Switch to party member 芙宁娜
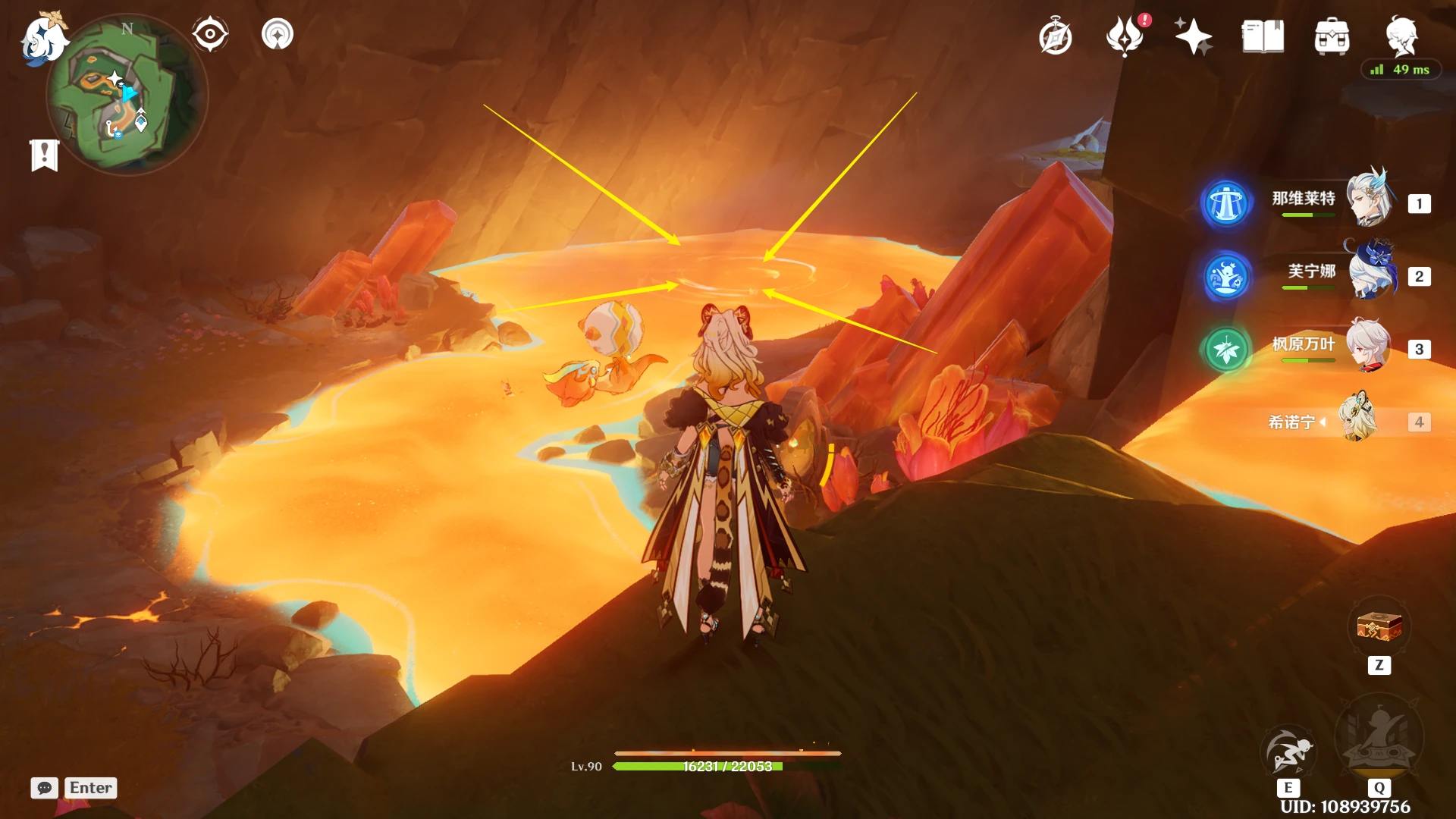This screenshot has width=1456, height=819. (x=1369, y=273)
